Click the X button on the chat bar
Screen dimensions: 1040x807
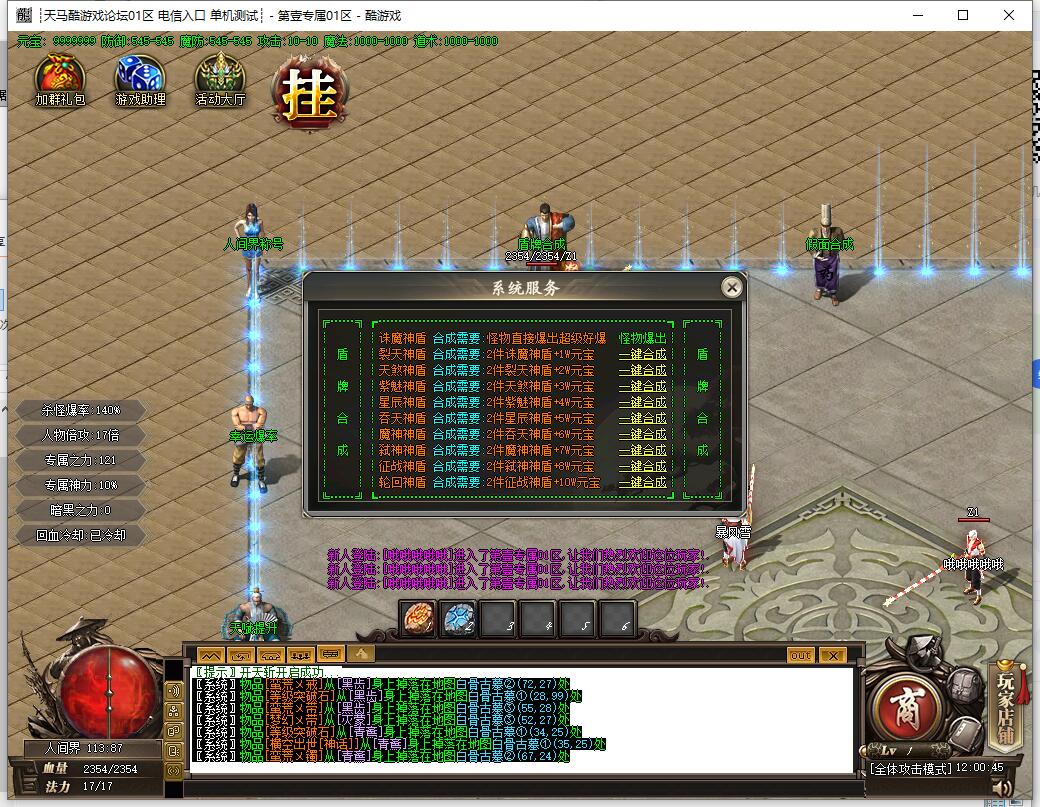coord(832,655)
